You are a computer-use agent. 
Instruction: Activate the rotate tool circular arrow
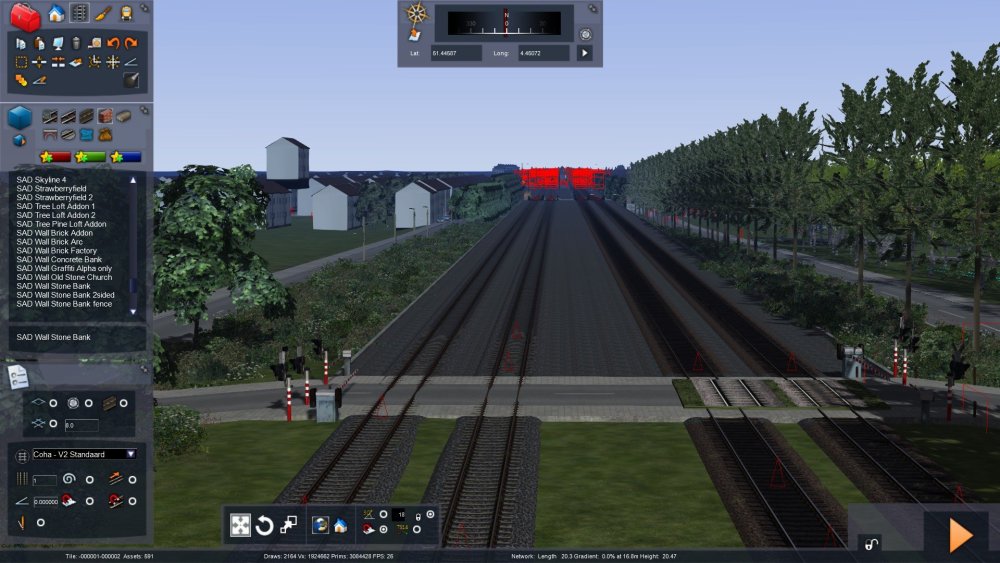(265, 525)
